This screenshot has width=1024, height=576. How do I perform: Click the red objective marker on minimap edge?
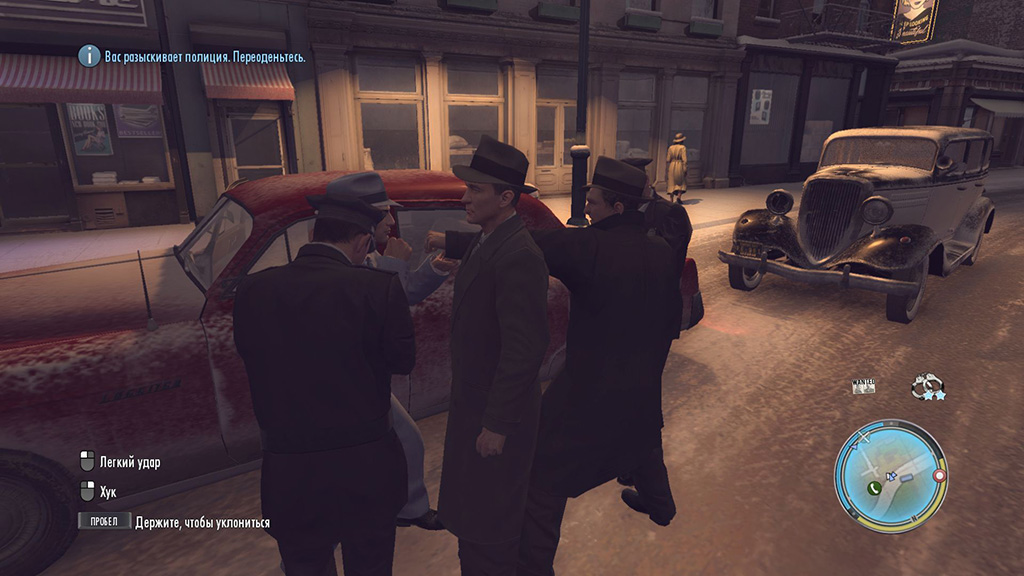point(939,476)
